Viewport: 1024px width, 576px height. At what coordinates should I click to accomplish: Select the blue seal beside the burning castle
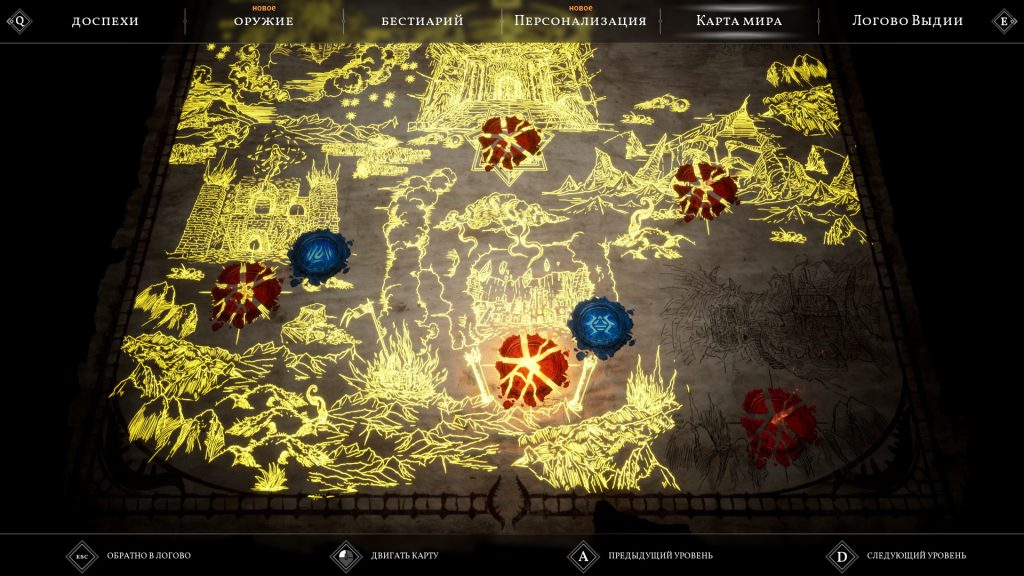pos(319,257)
